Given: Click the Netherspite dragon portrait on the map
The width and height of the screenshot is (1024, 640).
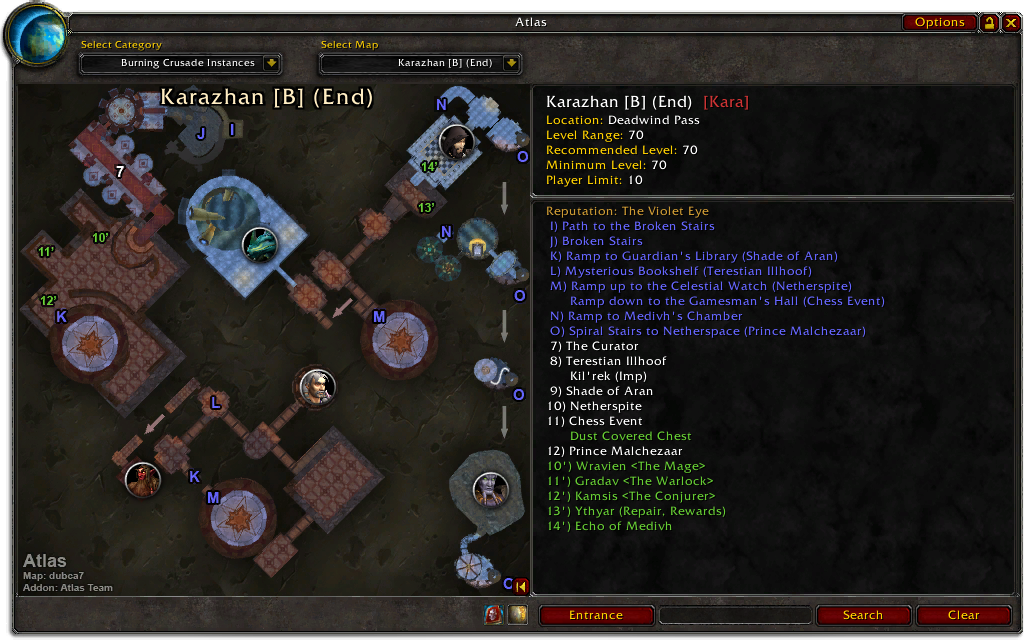Looking at the screenshot, I should coord(259,244).
